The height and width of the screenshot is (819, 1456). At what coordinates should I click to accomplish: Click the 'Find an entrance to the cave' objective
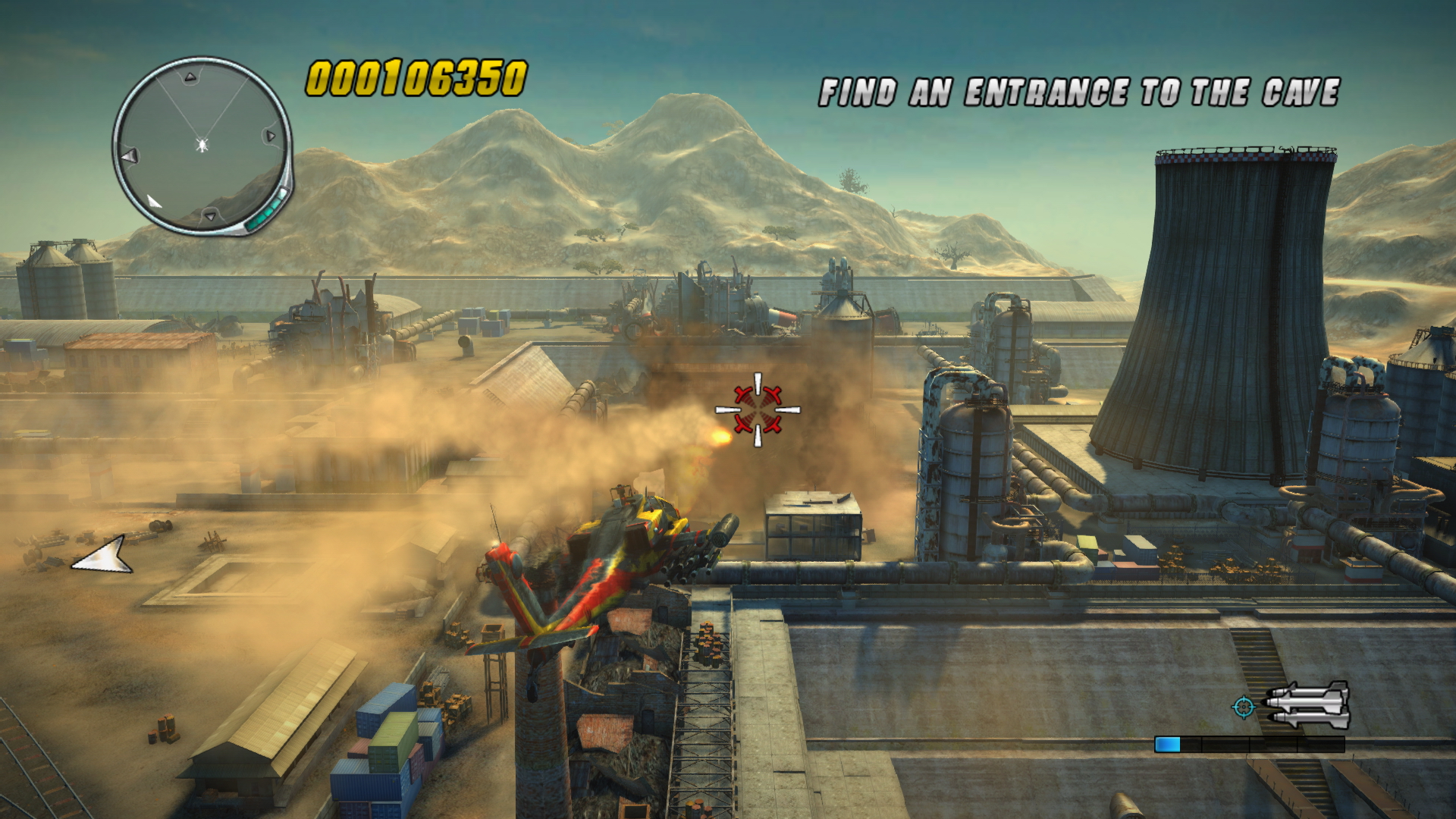click(x=1079, y=93)
